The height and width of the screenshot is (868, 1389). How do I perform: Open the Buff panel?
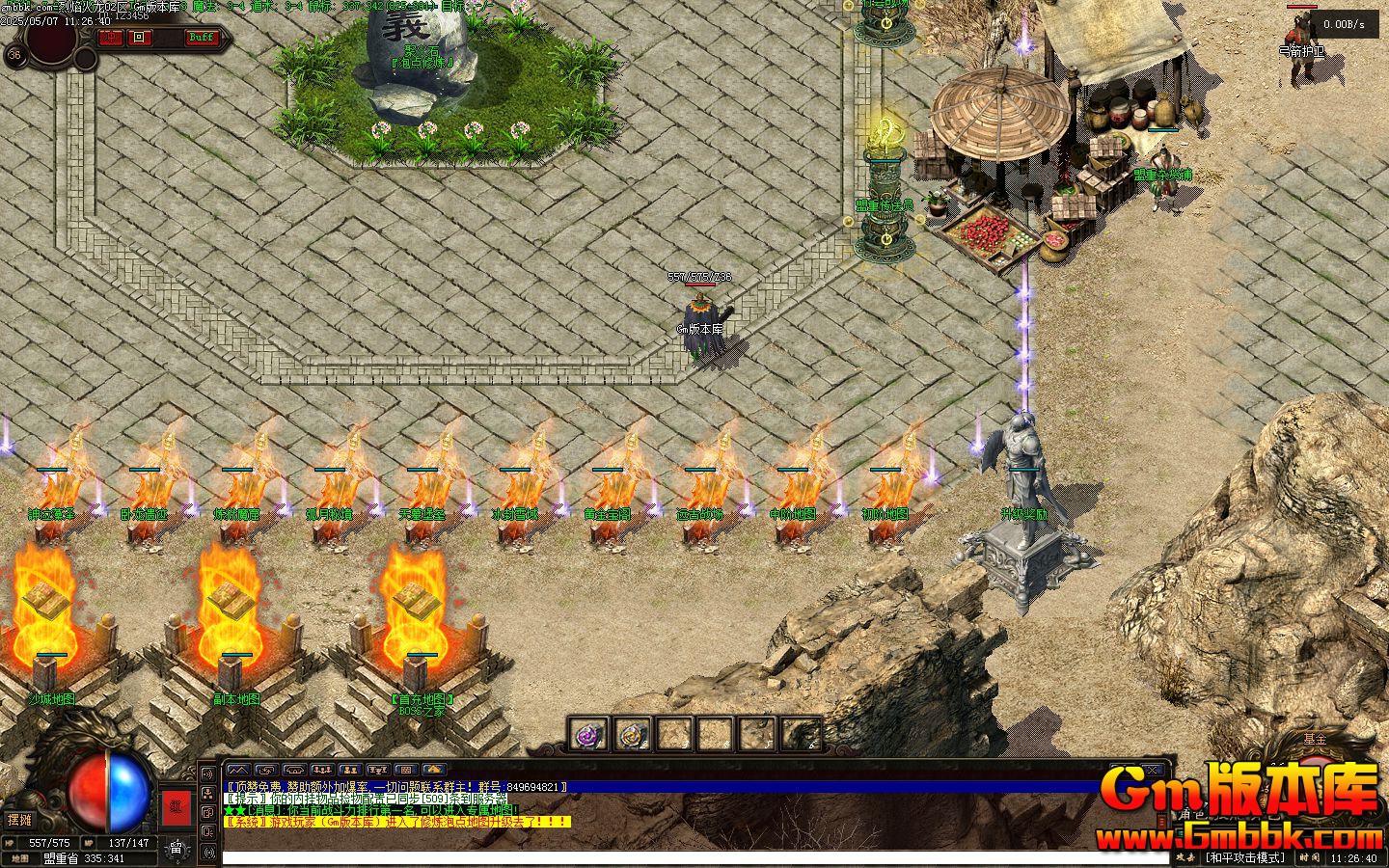pos(202,38)
